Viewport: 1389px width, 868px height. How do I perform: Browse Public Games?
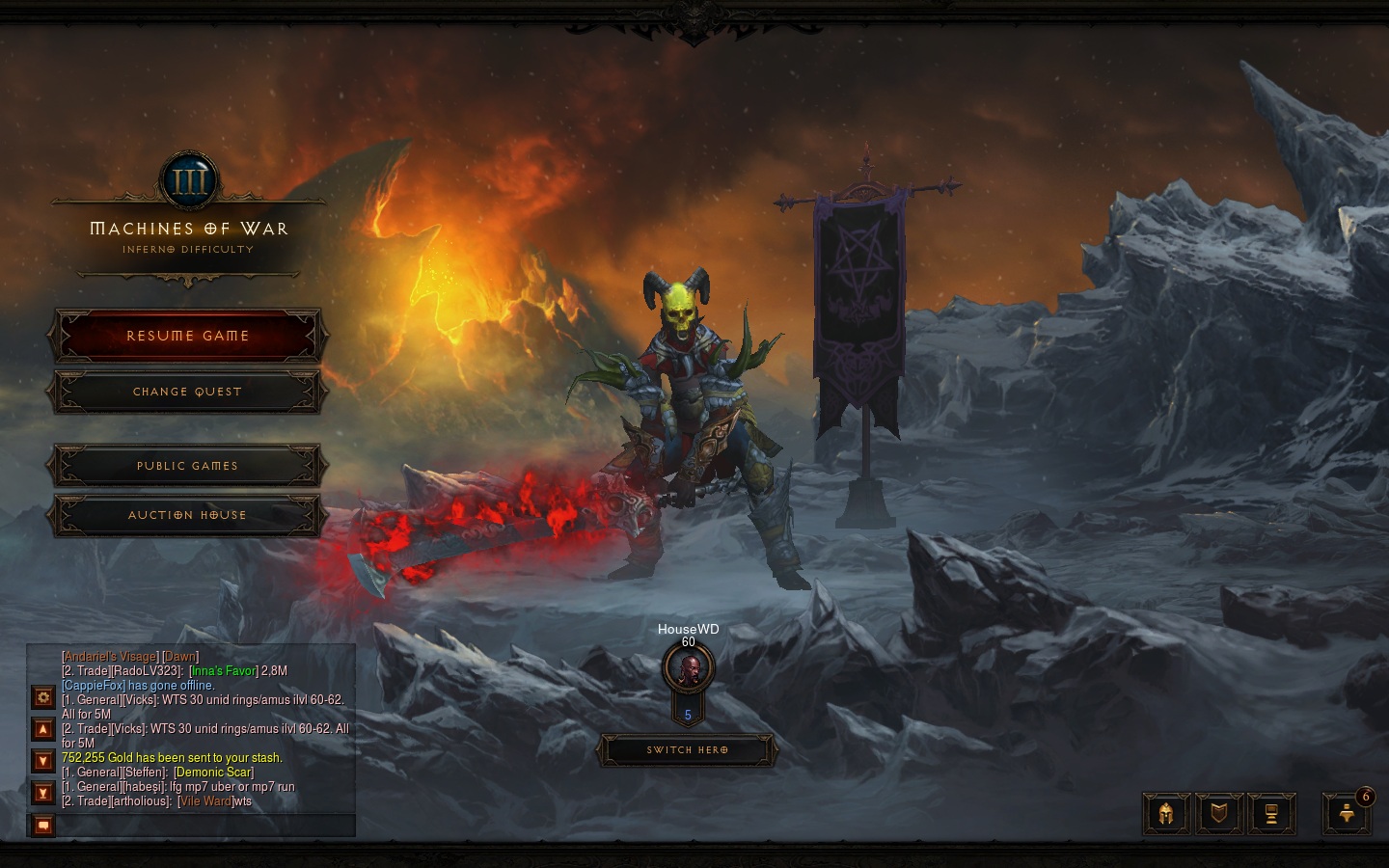pos(187,466)
